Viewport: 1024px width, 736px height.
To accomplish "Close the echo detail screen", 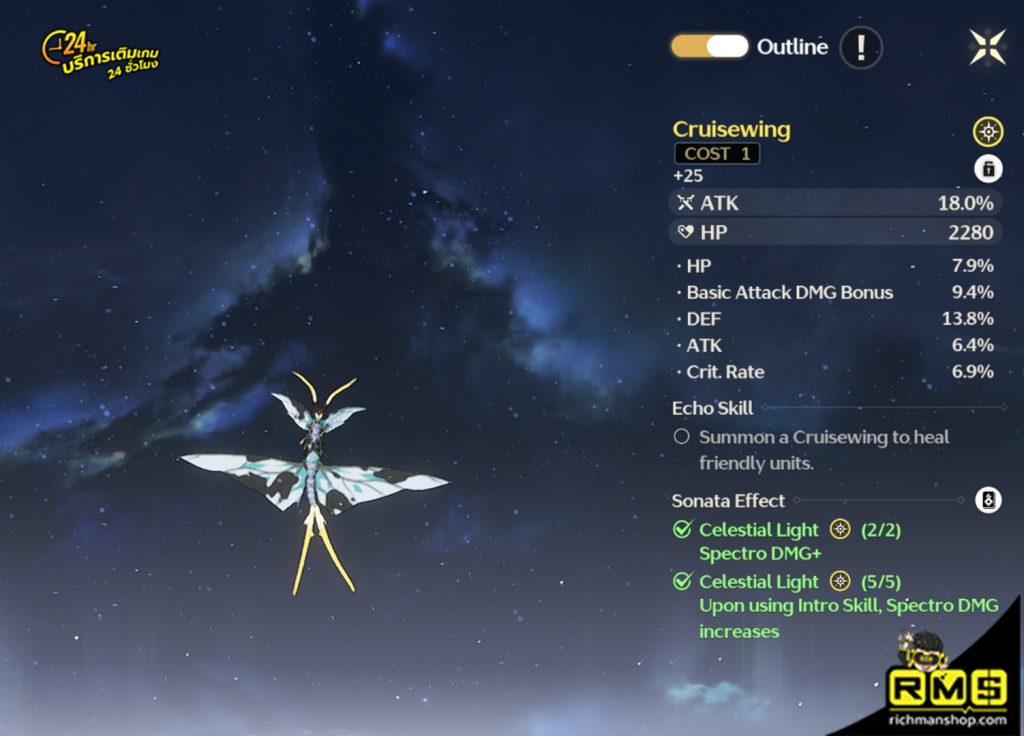I will point(987,47).
